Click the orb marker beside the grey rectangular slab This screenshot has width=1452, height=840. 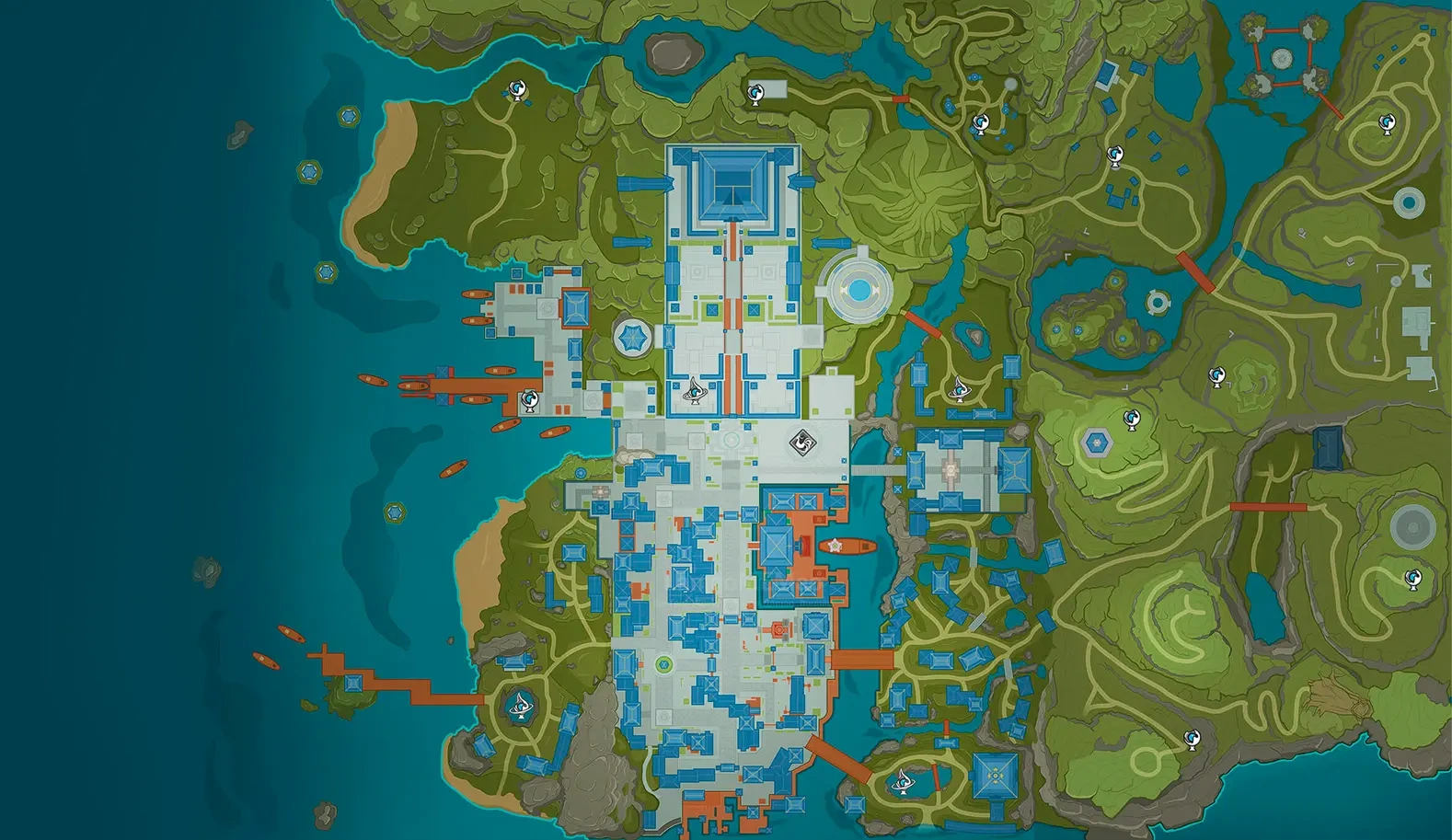tap(755, 92)
